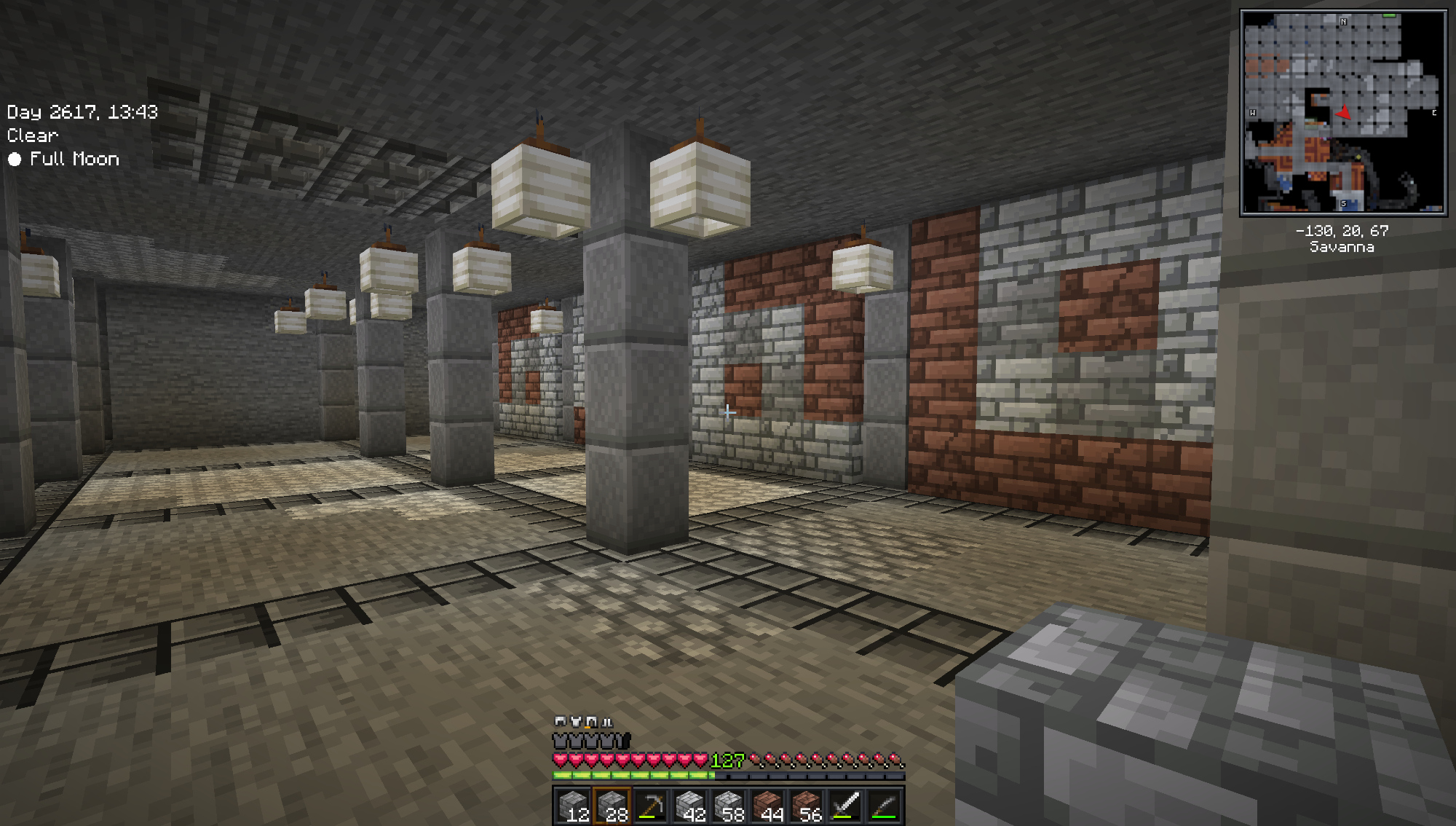Click the leggings armor status icon
Screen dimensions: 1456x826
point(592,721)
